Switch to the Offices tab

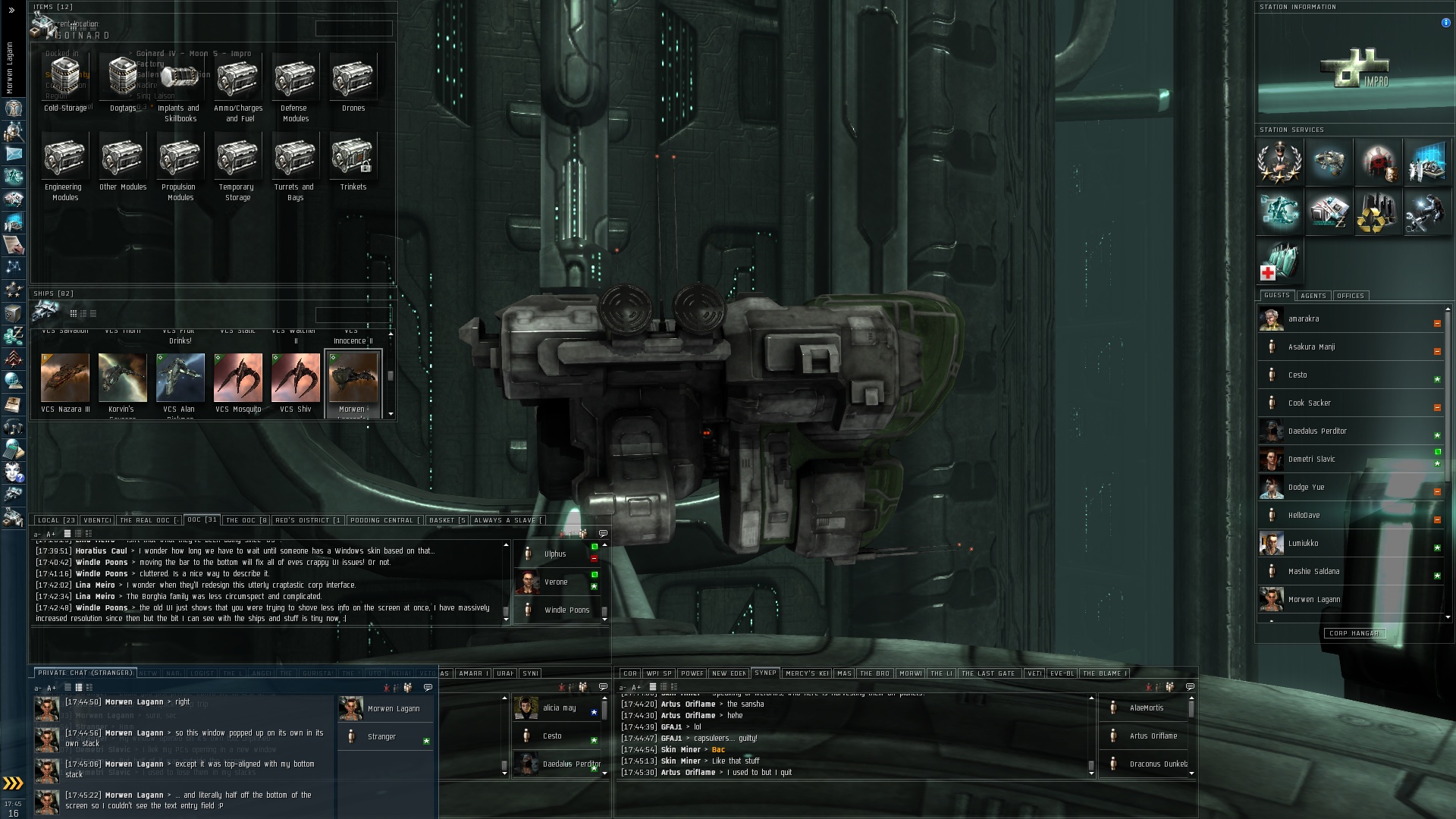1350,296
